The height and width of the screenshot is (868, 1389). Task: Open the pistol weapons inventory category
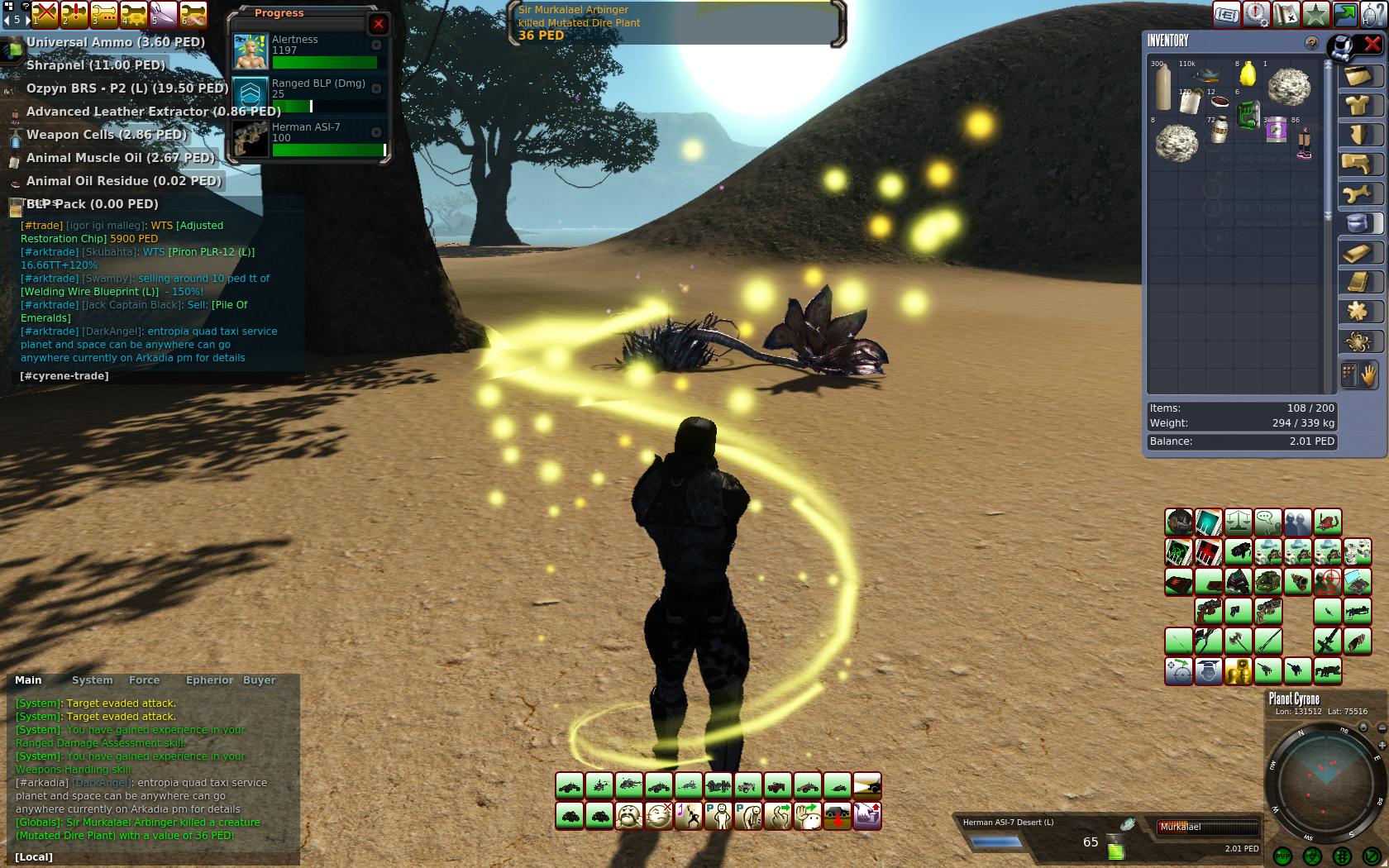coord(1358,165)
